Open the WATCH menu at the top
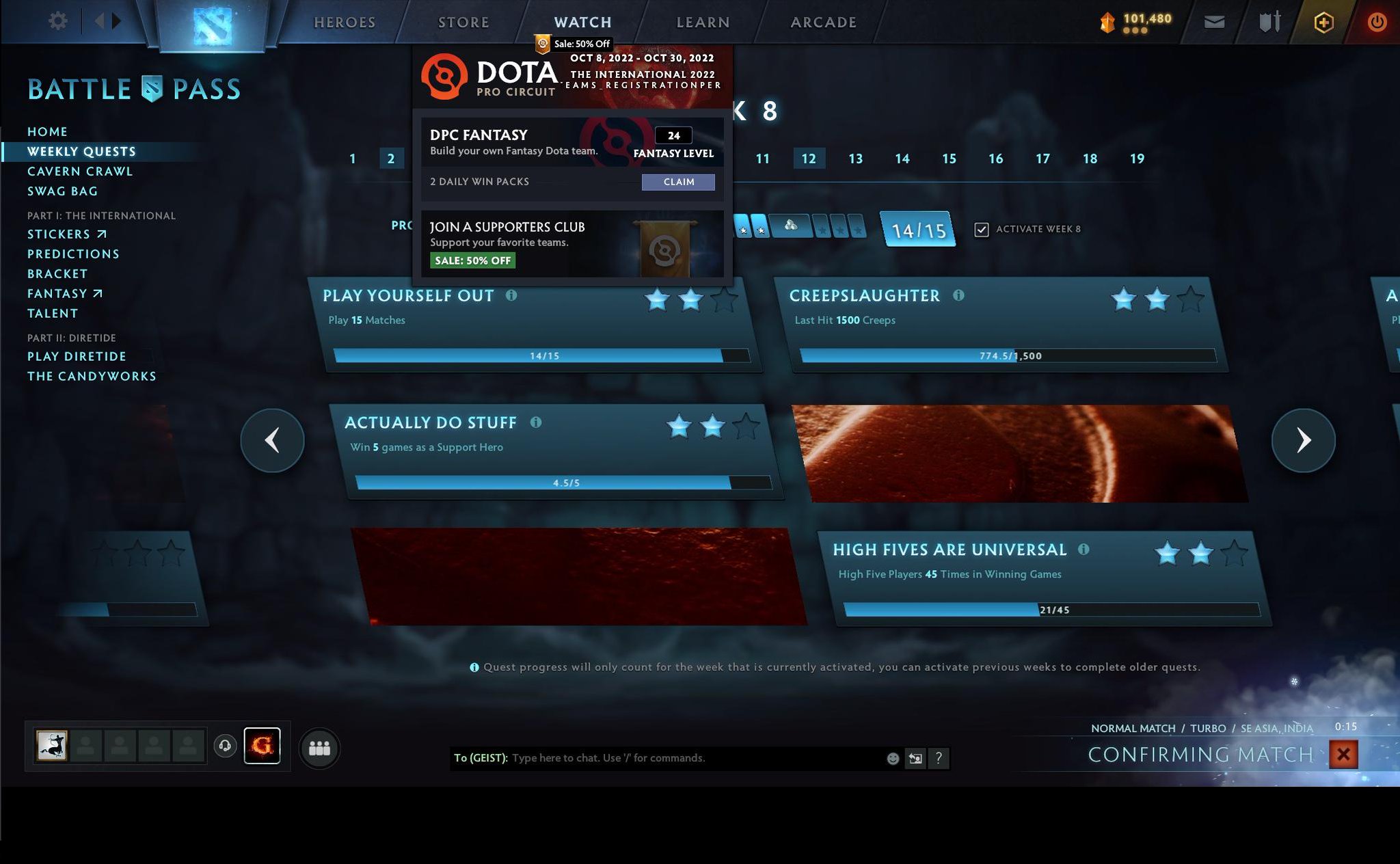Image resolution: width=1400 pixels, height=864 pixels. point(582,21)
